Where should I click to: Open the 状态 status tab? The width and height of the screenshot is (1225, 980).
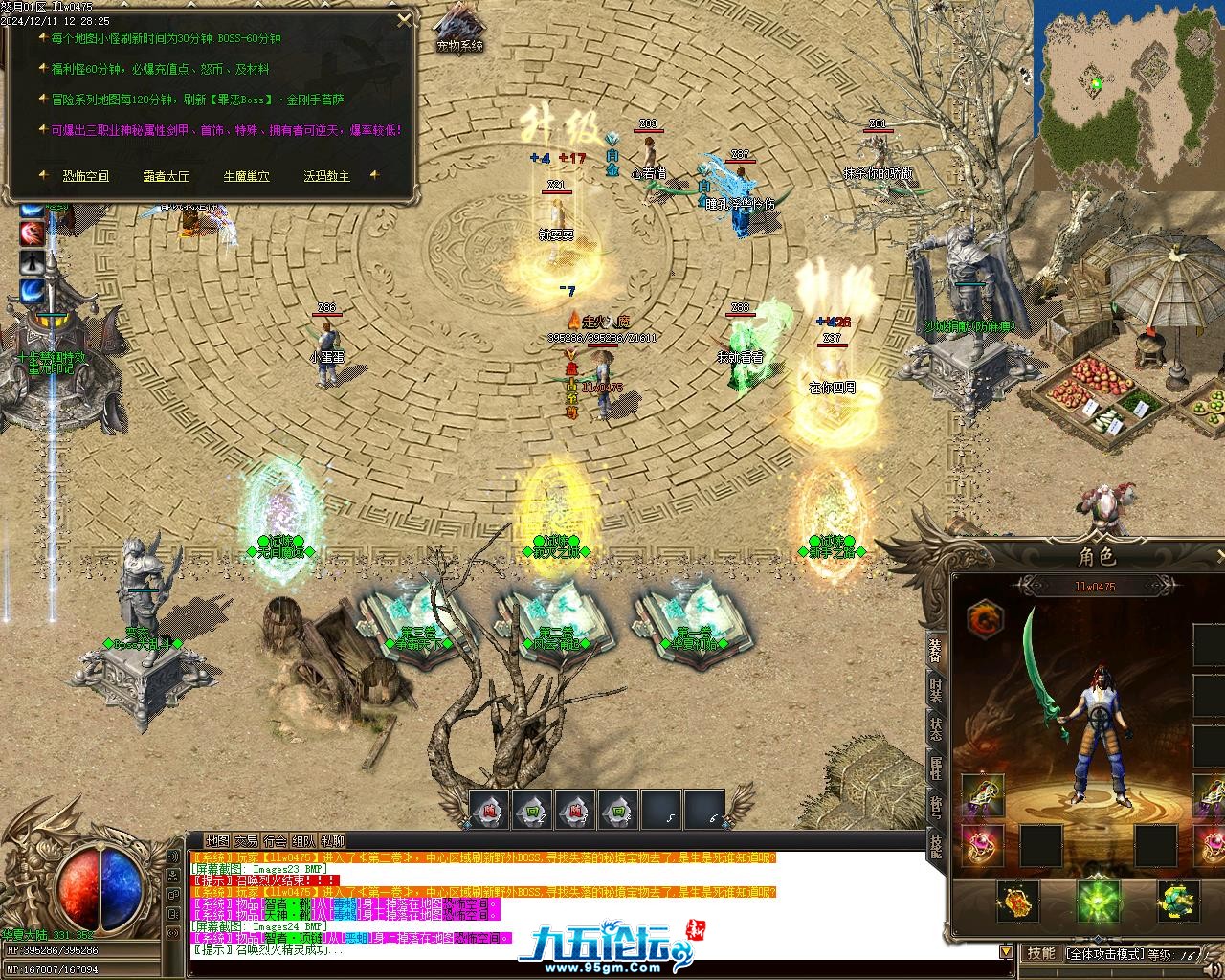(935, 729)
